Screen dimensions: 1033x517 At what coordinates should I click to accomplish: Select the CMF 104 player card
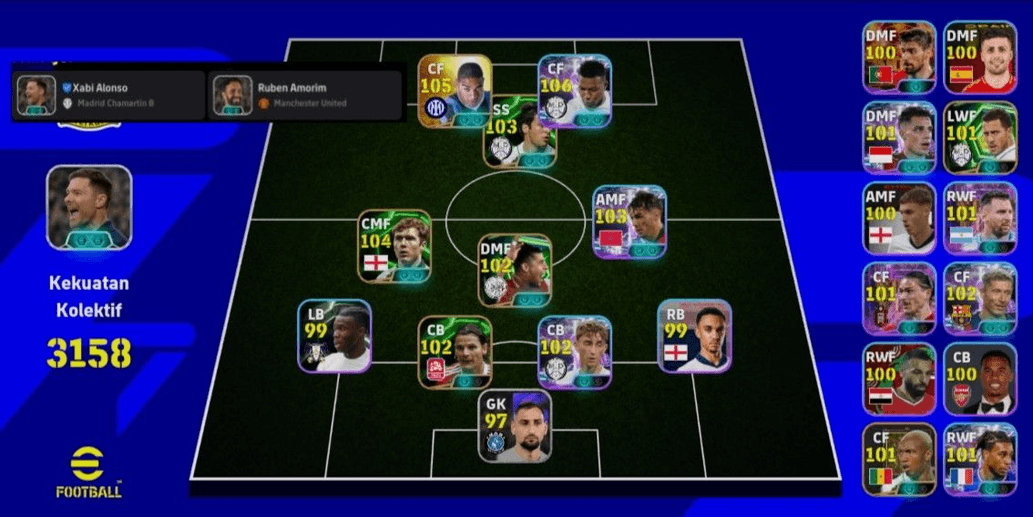[394, 246]
